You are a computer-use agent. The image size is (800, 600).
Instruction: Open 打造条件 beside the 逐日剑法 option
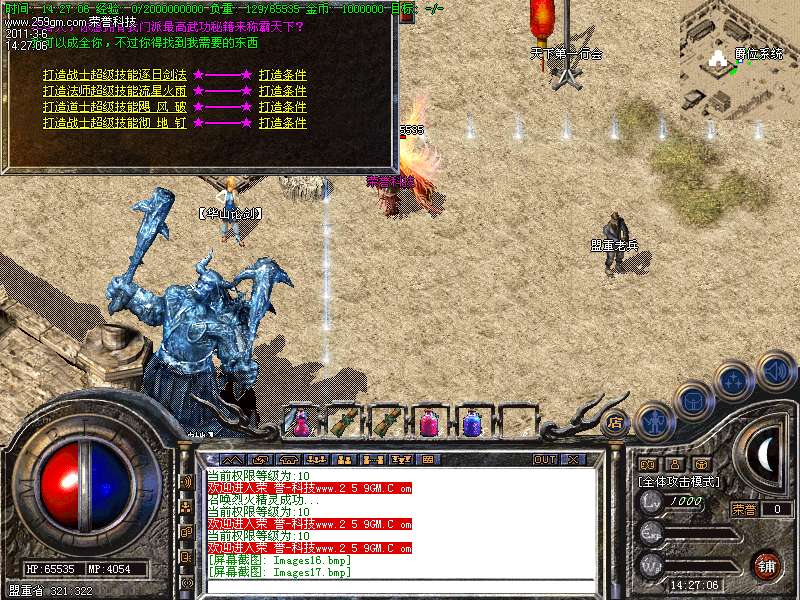pyautogui.click(x=282, y=75)
